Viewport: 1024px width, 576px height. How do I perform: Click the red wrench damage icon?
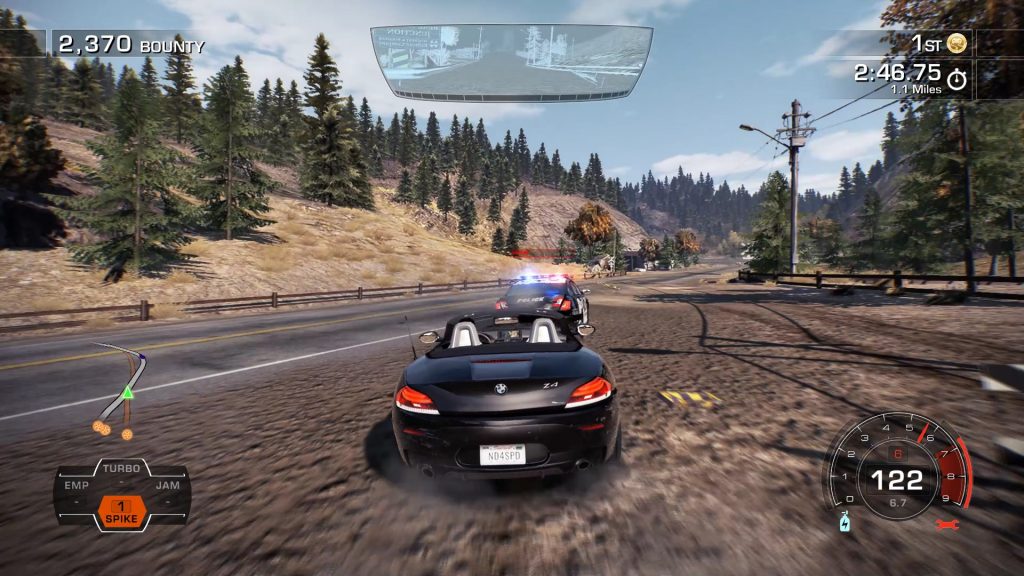pos(947,524)
